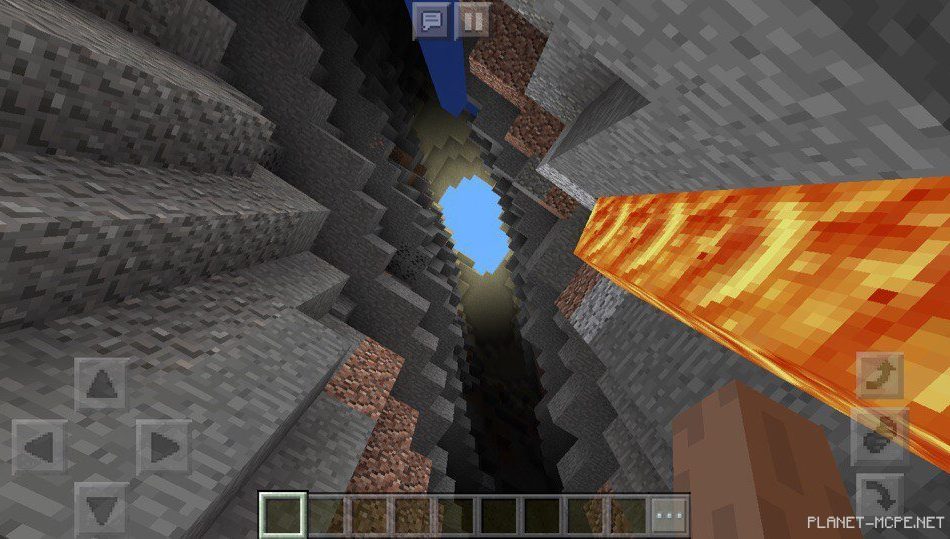Open the chat speech-bubble button
Viewport: 950px width, 539px height.
pyautogui.click(x=432, y=20)
